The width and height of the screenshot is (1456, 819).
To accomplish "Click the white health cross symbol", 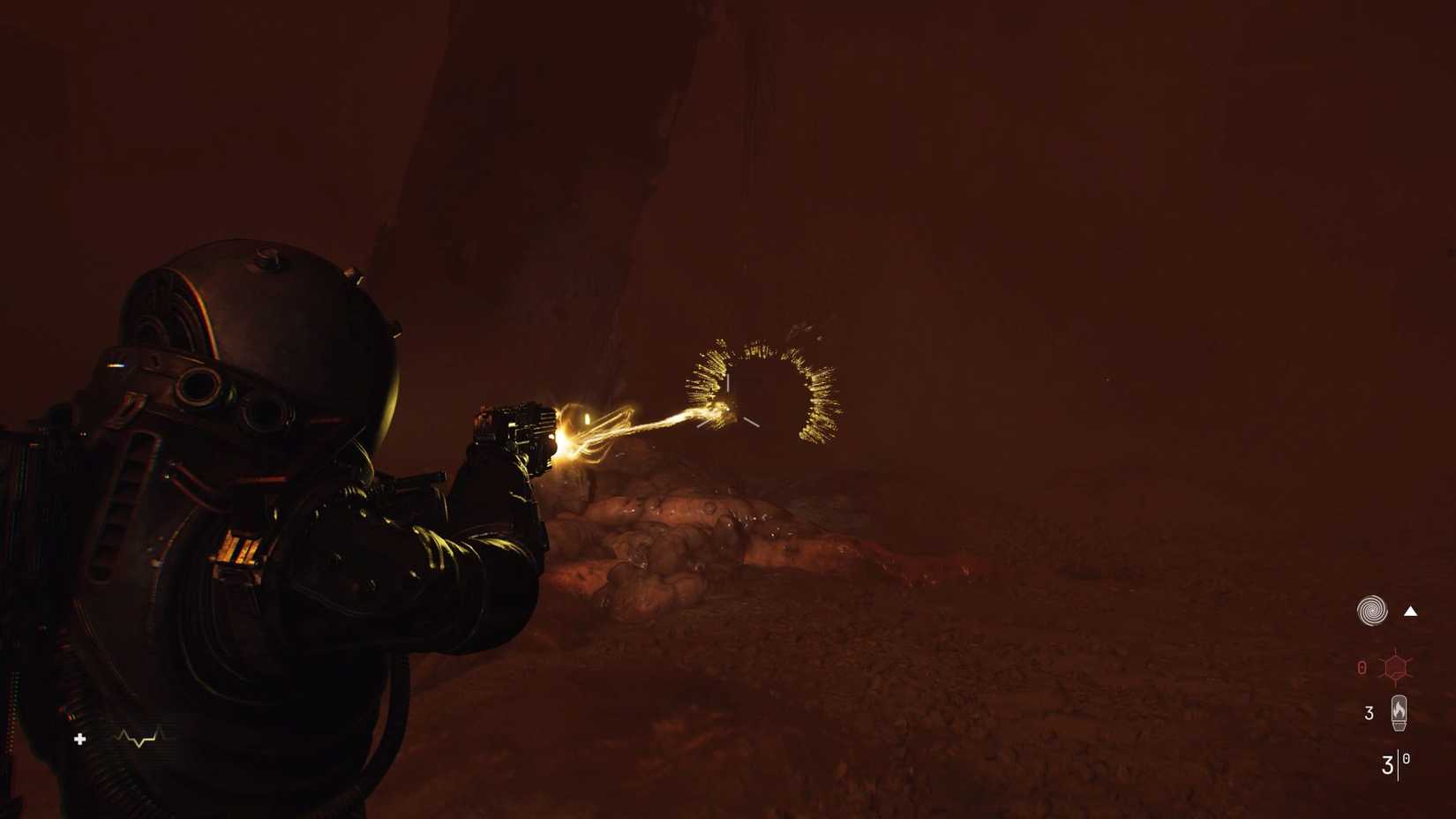I will [x=80, y=740].
